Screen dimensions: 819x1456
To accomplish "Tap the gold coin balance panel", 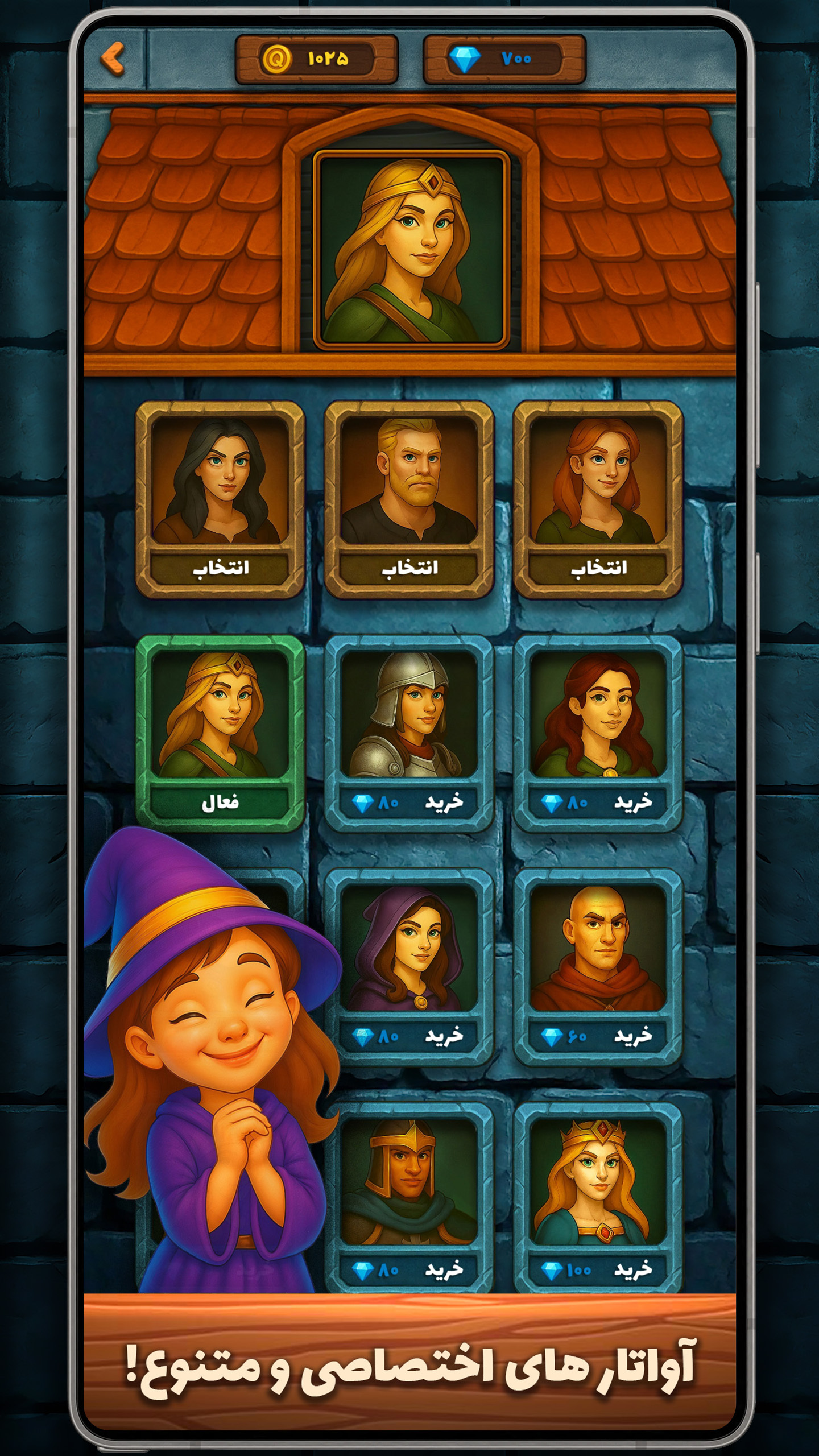I will pos(316,59).
